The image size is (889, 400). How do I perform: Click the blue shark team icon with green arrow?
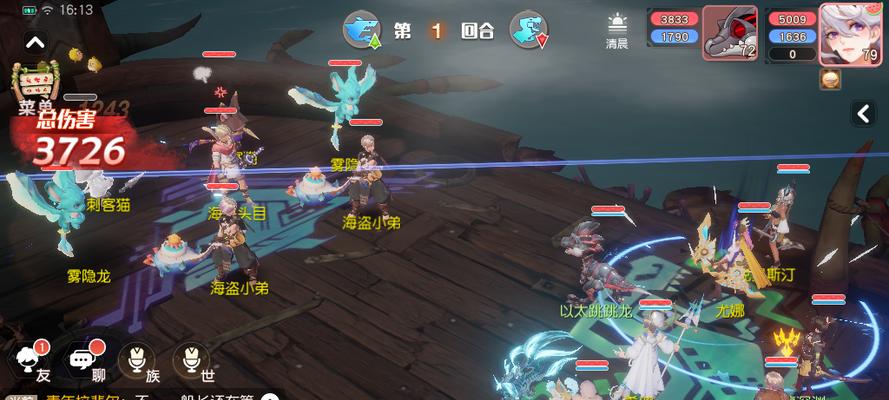click(x=362, y=30)
